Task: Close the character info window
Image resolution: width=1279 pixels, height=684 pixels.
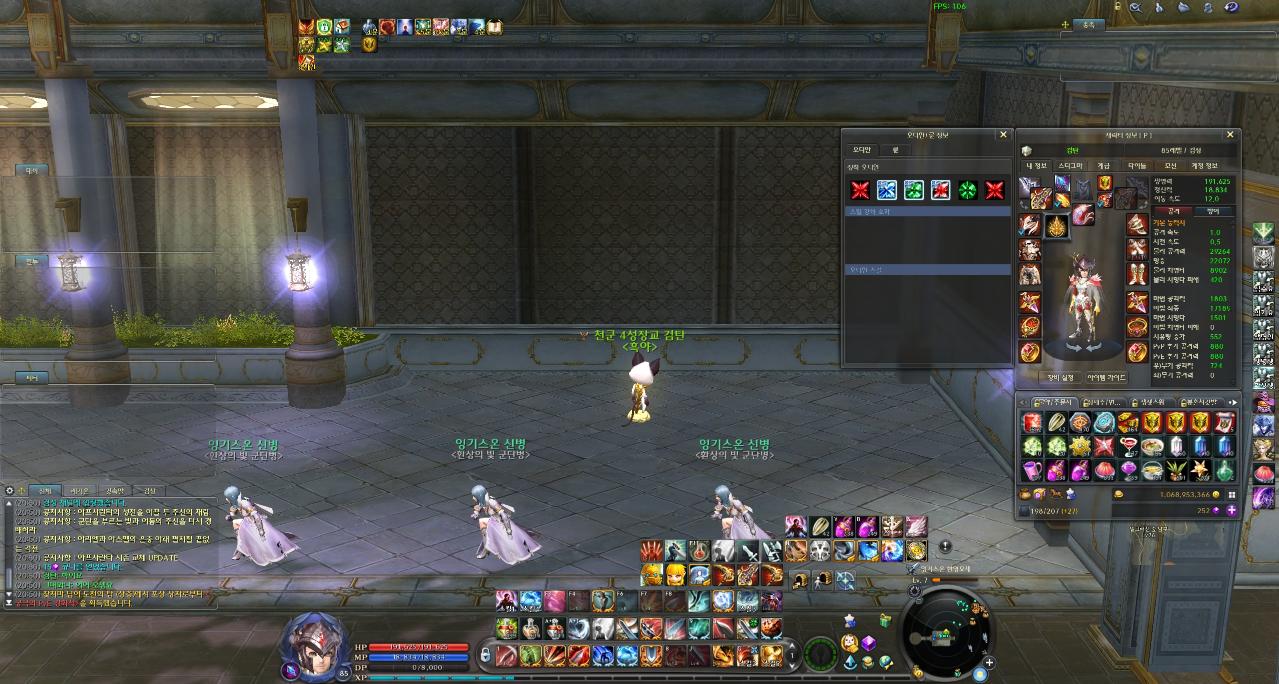Action: pyautogui.click(x=1231, y=134)
